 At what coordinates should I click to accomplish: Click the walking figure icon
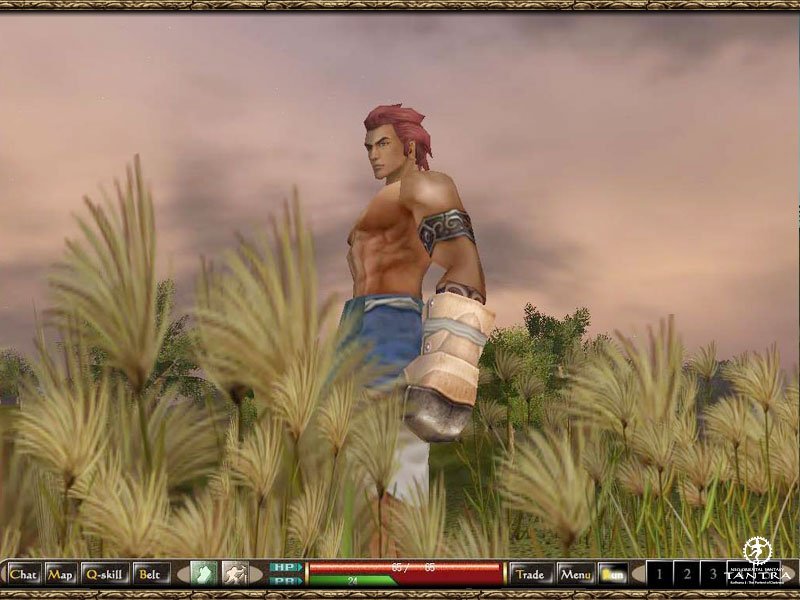pos(234,574)
